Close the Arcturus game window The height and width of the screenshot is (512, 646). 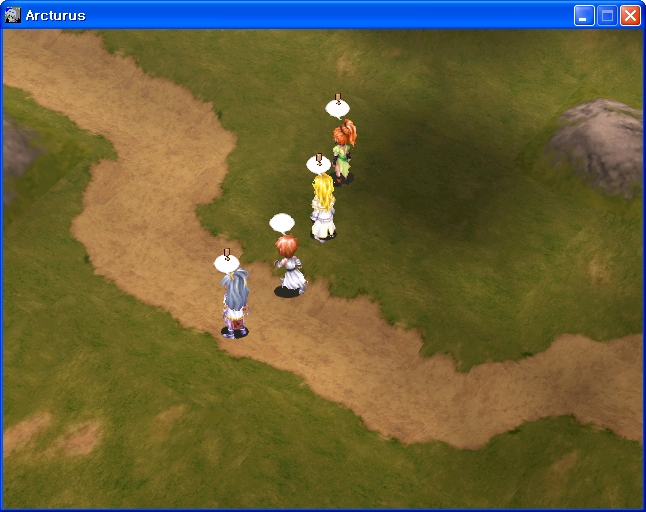coord(630,15)
